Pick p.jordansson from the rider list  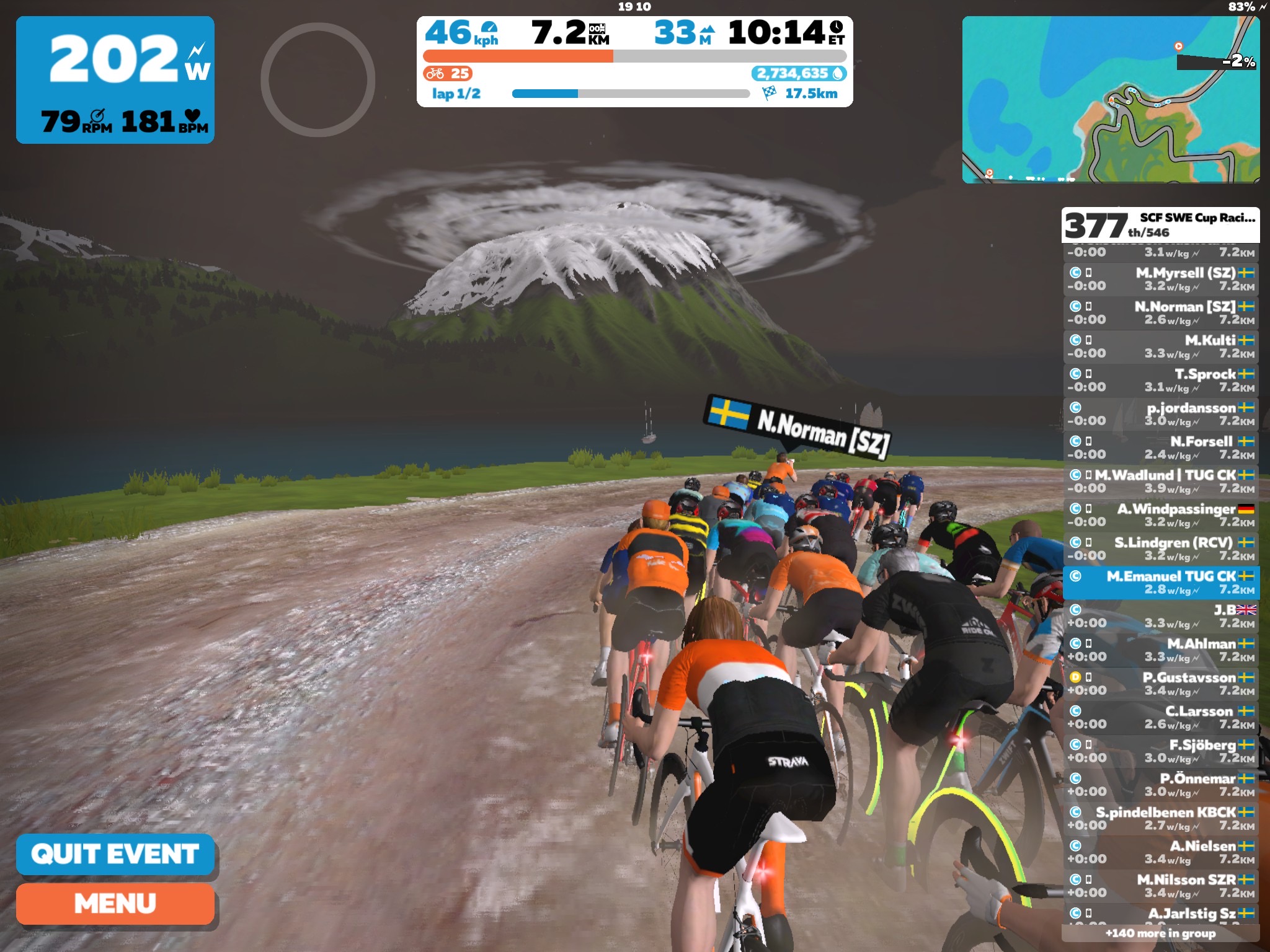click(1161, 414)
